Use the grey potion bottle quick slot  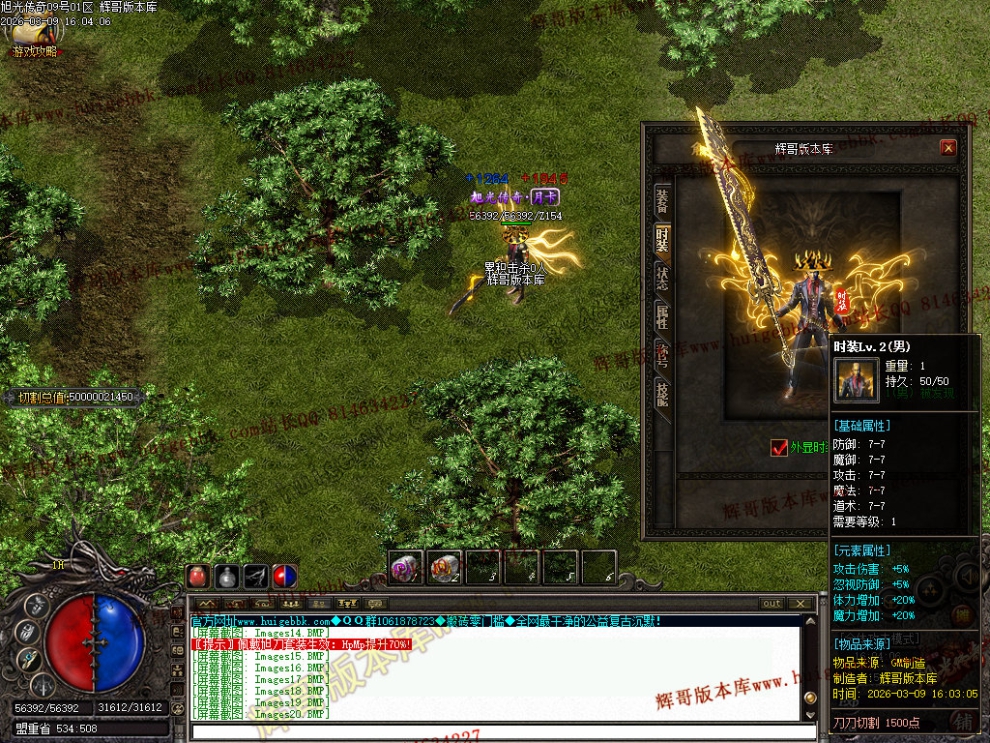coord(227,577)
